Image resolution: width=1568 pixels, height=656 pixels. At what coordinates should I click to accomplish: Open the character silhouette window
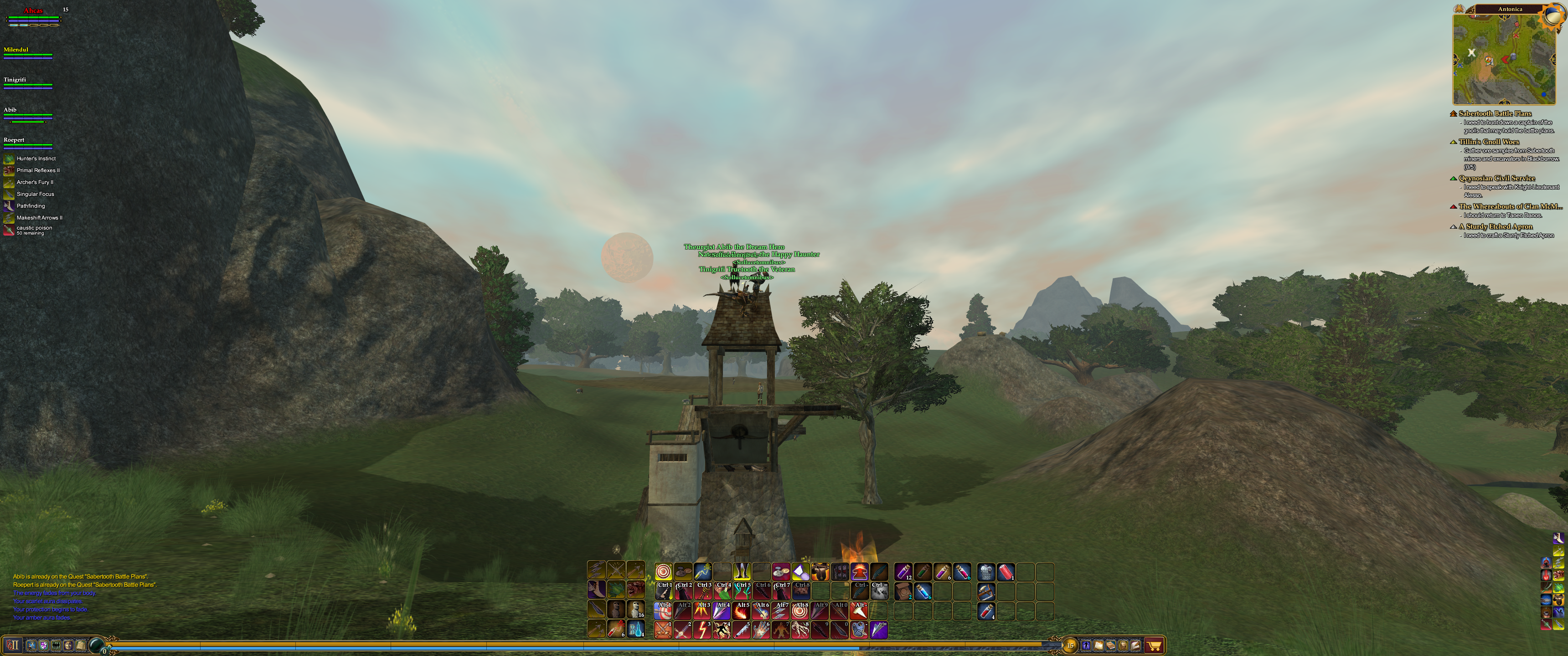[x=1086, y=646]
